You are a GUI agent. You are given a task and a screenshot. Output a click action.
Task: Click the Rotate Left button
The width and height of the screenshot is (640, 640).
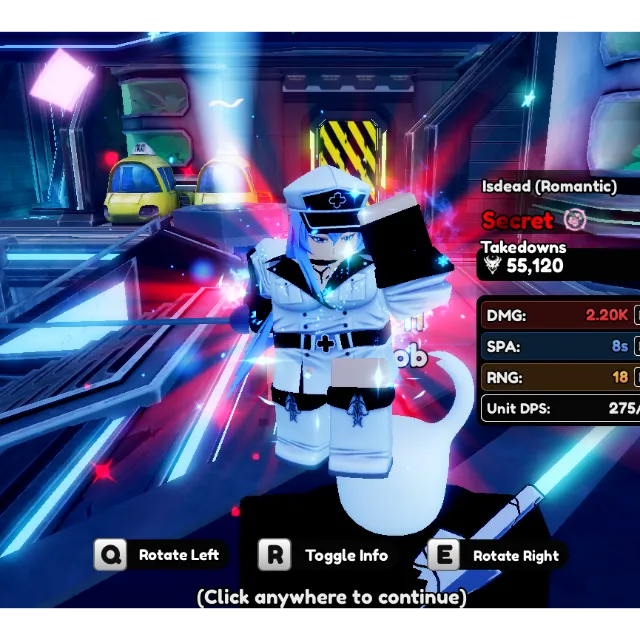click(x=158, y=555)
